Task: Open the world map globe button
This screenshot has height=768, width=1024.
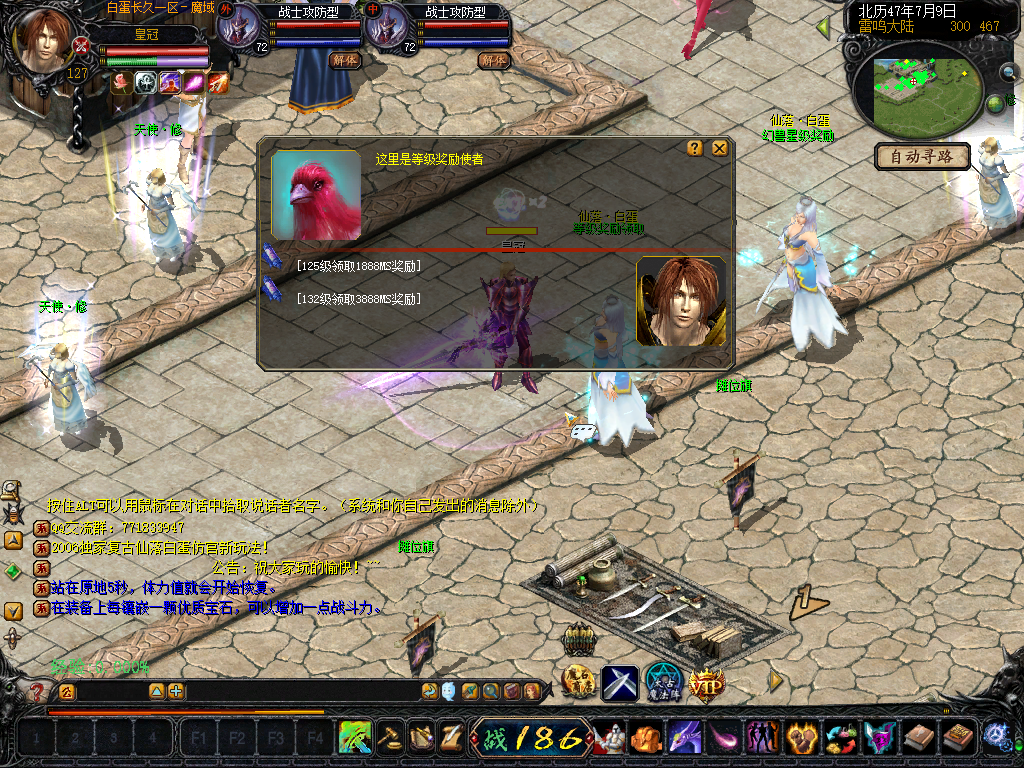Action: click(x=996, y=103)
